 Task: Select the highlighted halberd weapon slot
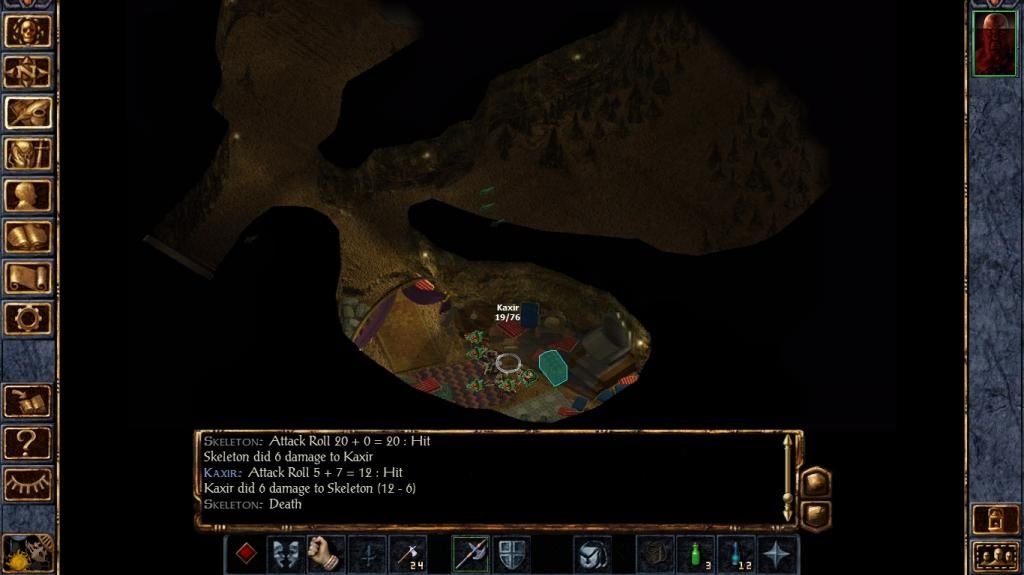pos(470,554)
